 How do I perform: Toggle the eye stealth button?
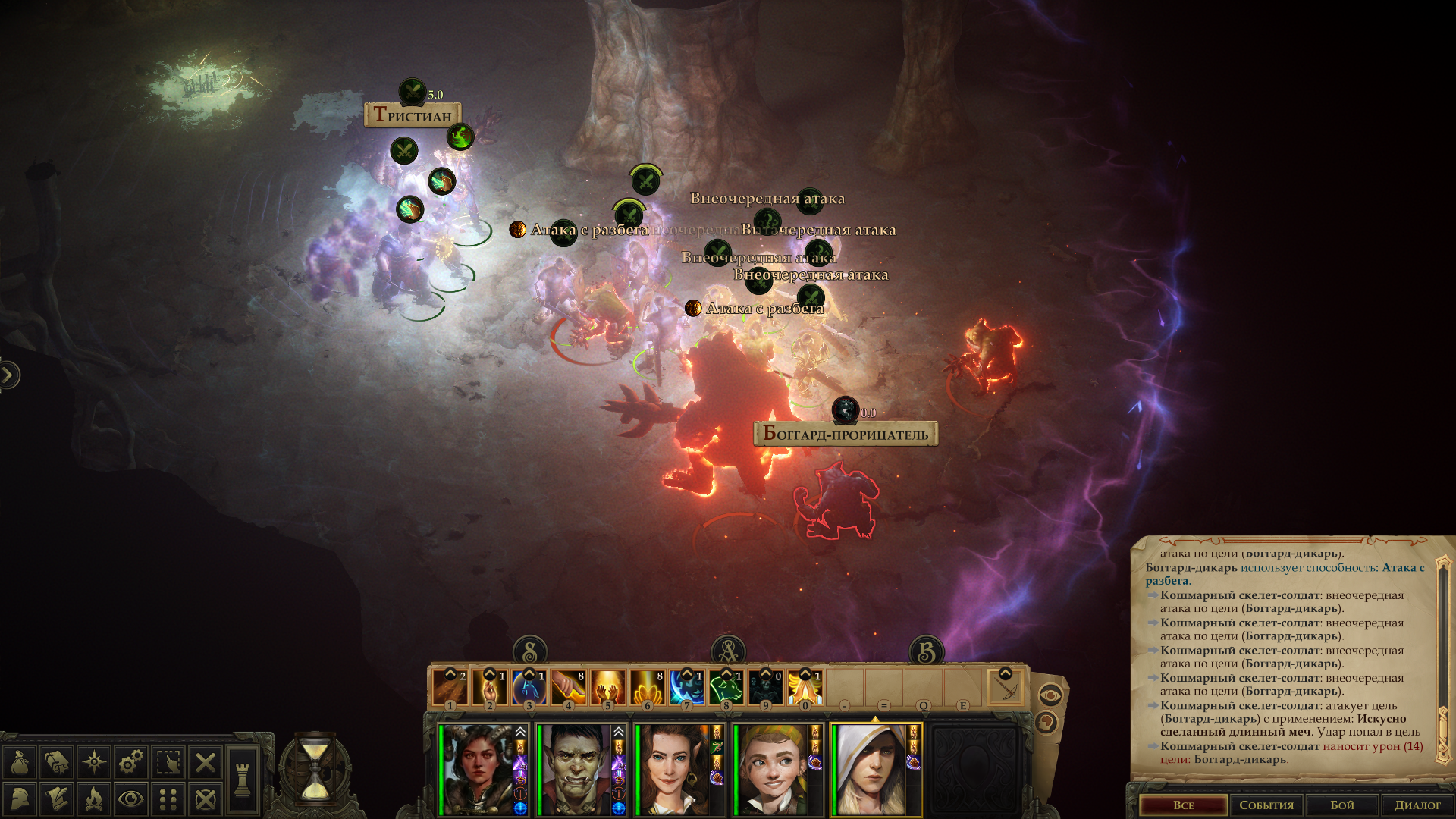131,799
